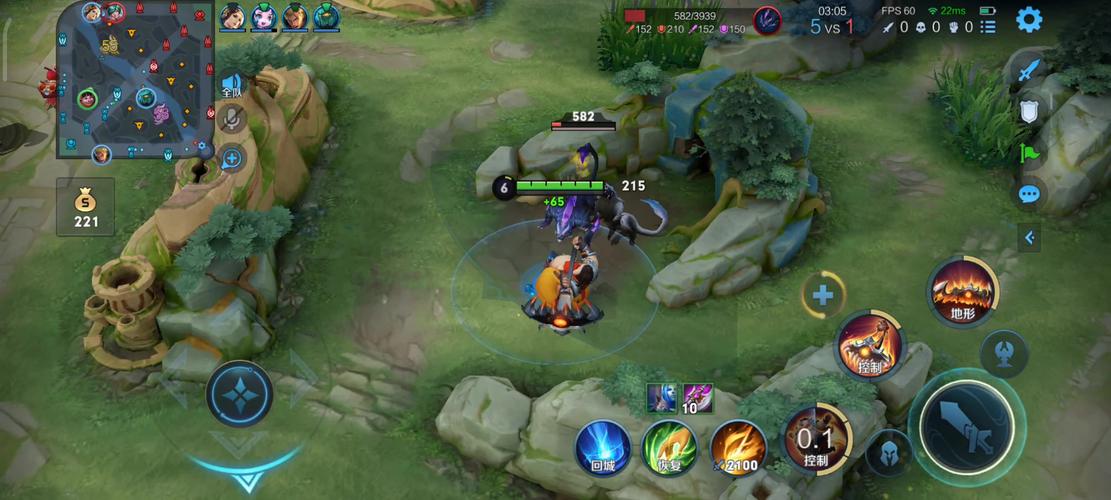Toggle the muted microphone button
1111x500 pixels.
[232, 119]
